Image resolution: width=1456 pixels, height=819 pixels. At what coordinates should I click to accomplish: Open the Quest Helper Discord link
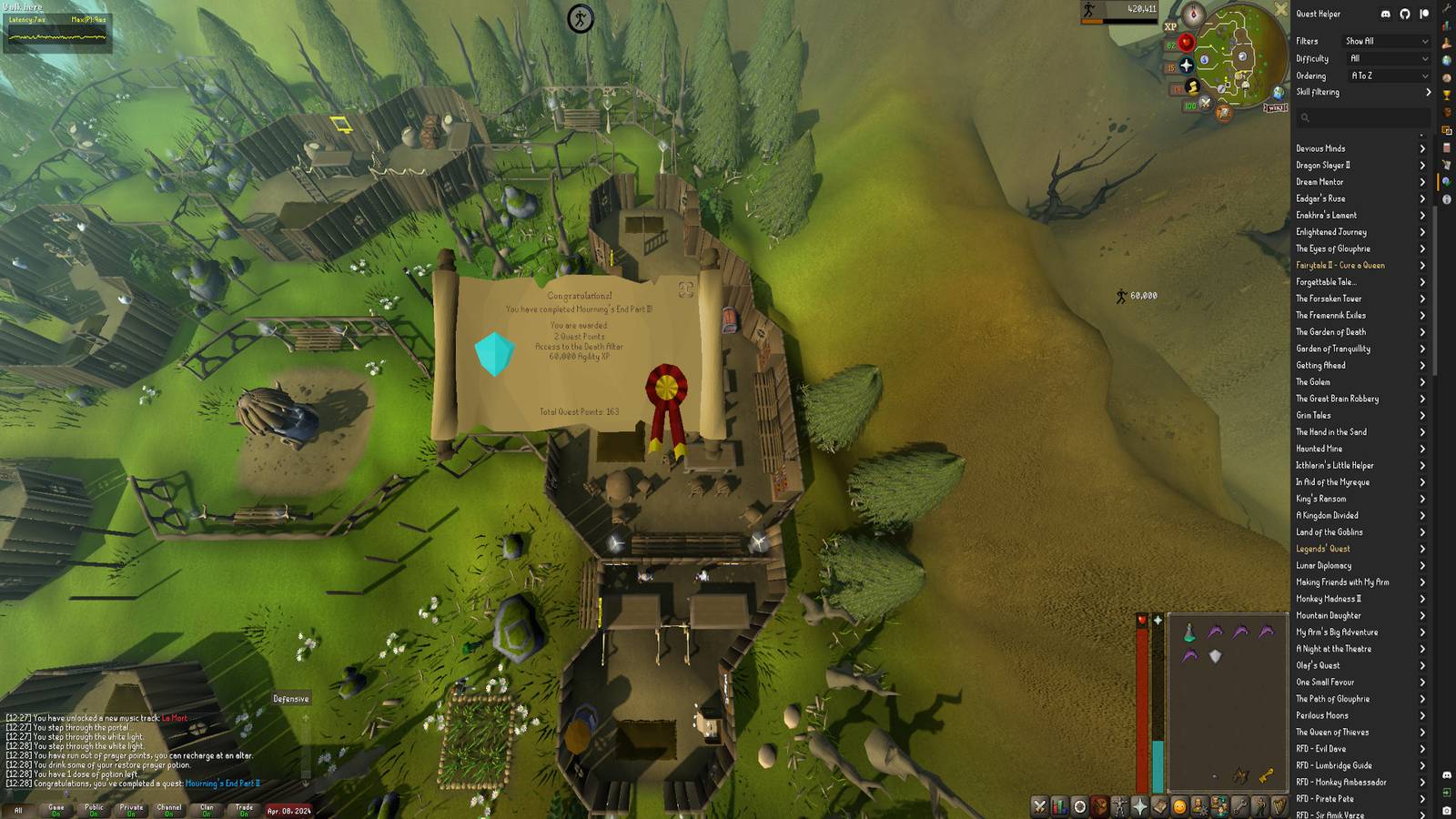[1385, 14]
